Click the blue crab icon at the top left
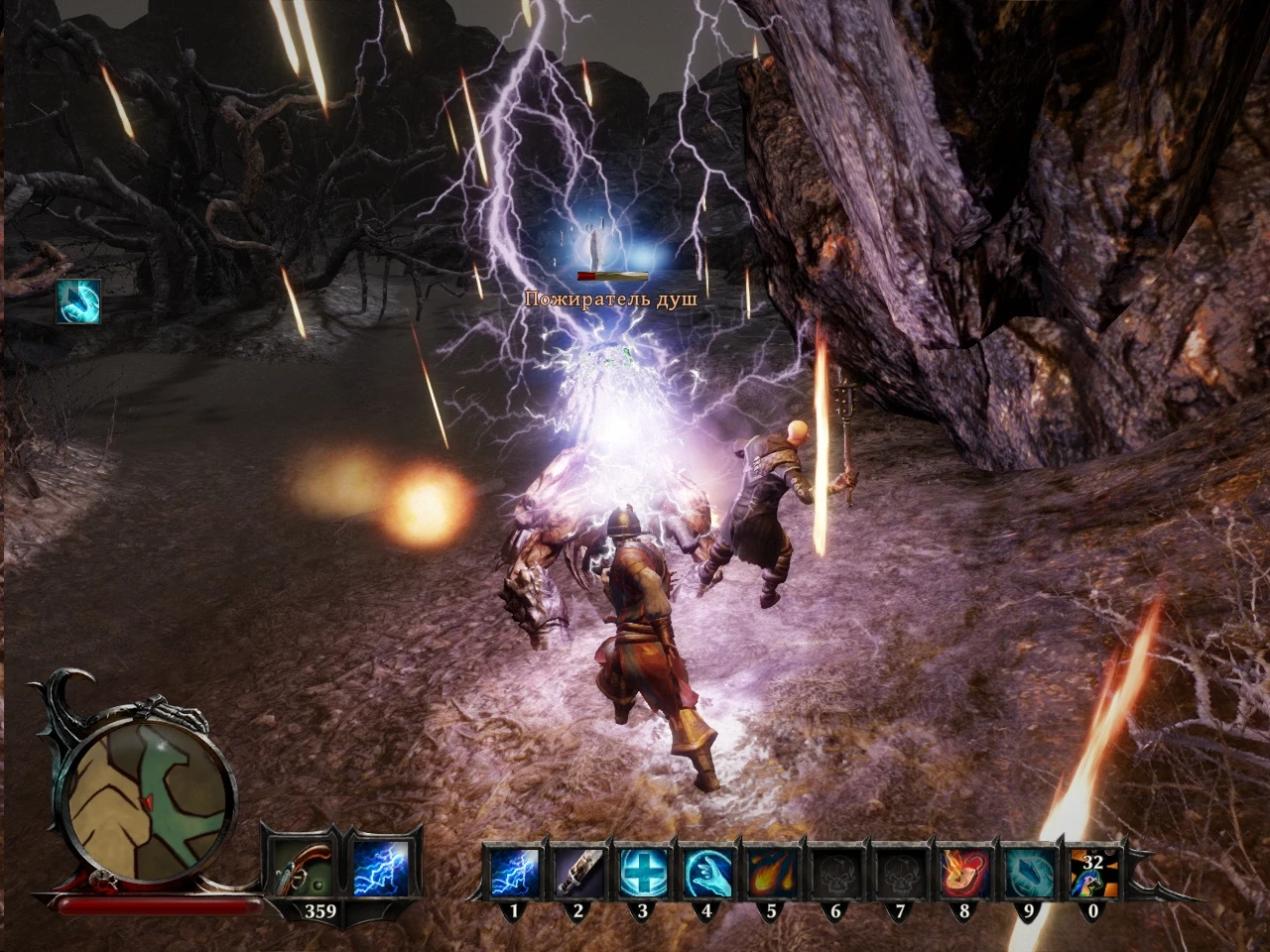The height and width of the screenshot is (952, 1270). (79, 299)
